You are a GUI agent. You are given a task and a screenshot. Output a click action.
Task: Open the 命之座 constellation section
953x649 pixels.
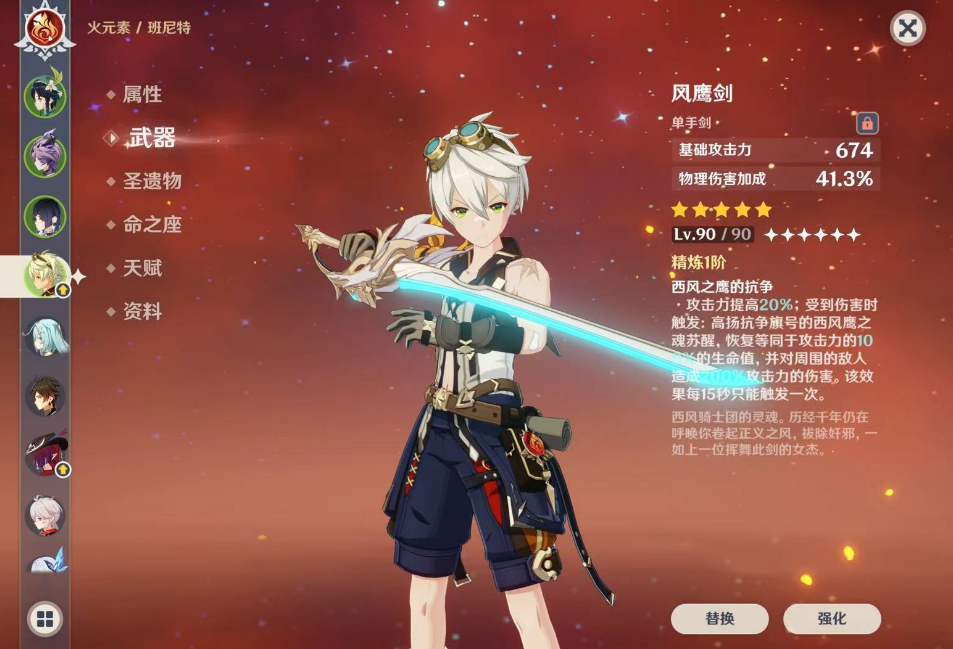pos(151,225)
